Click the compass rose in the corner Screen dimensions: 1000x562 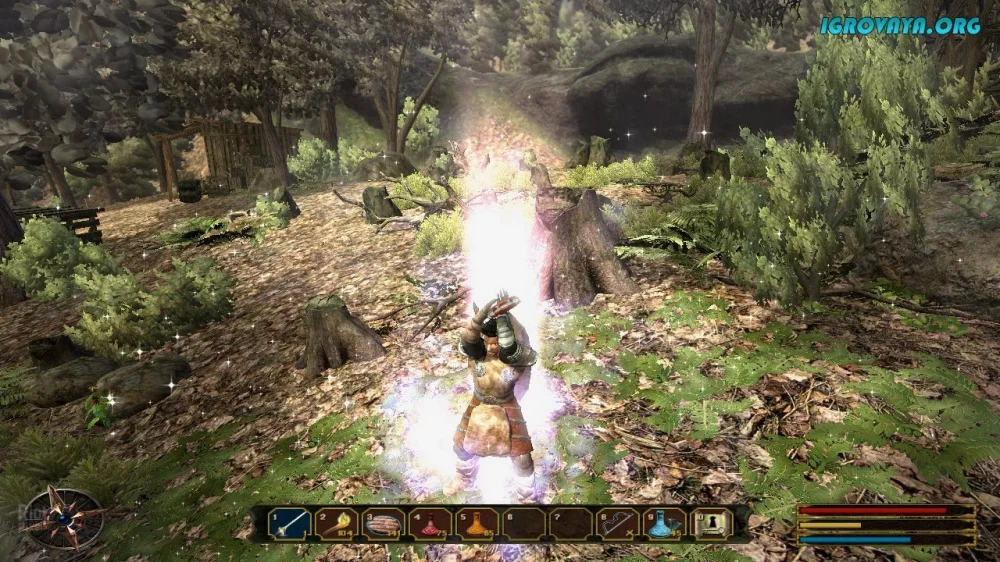64,517
